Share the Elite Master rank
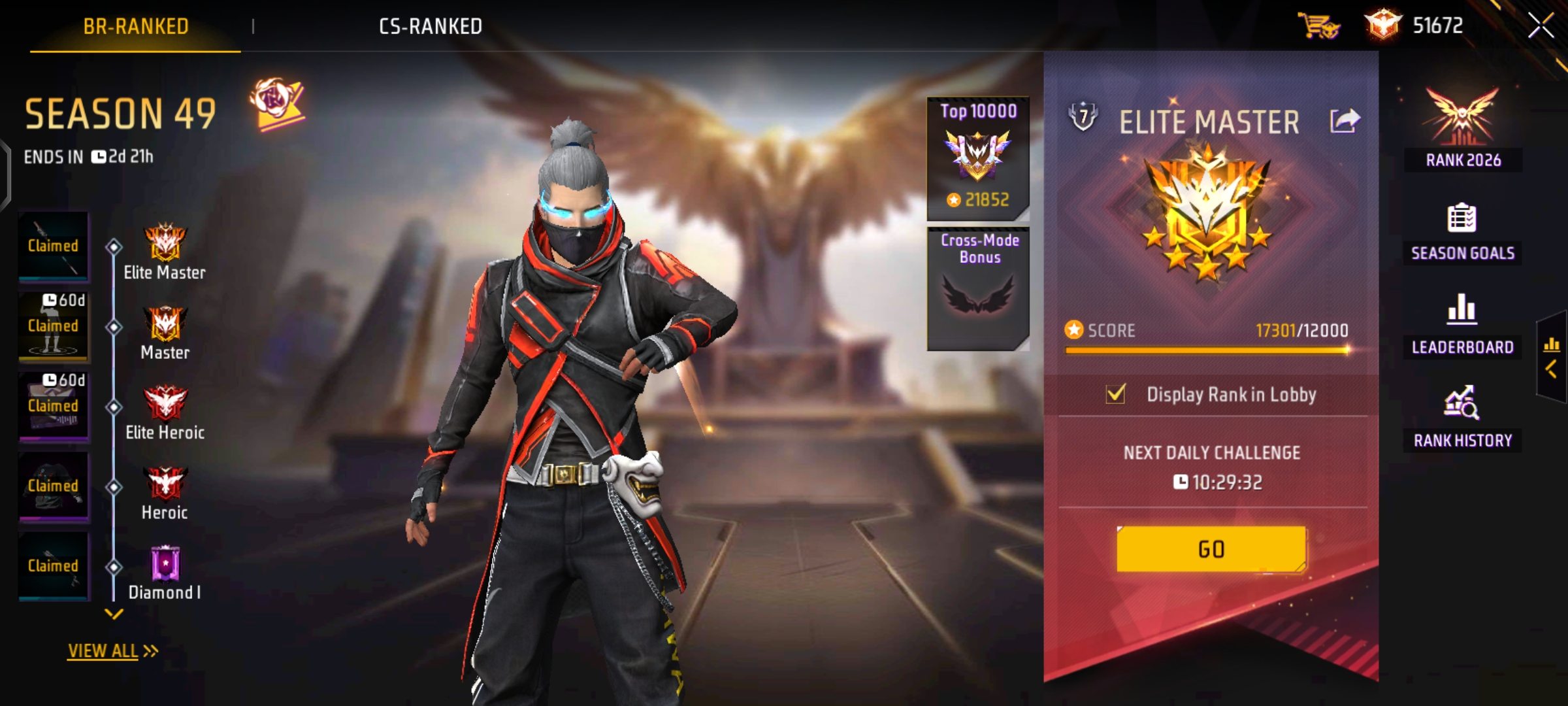The image size is (1568, 706). [1345, 121]
